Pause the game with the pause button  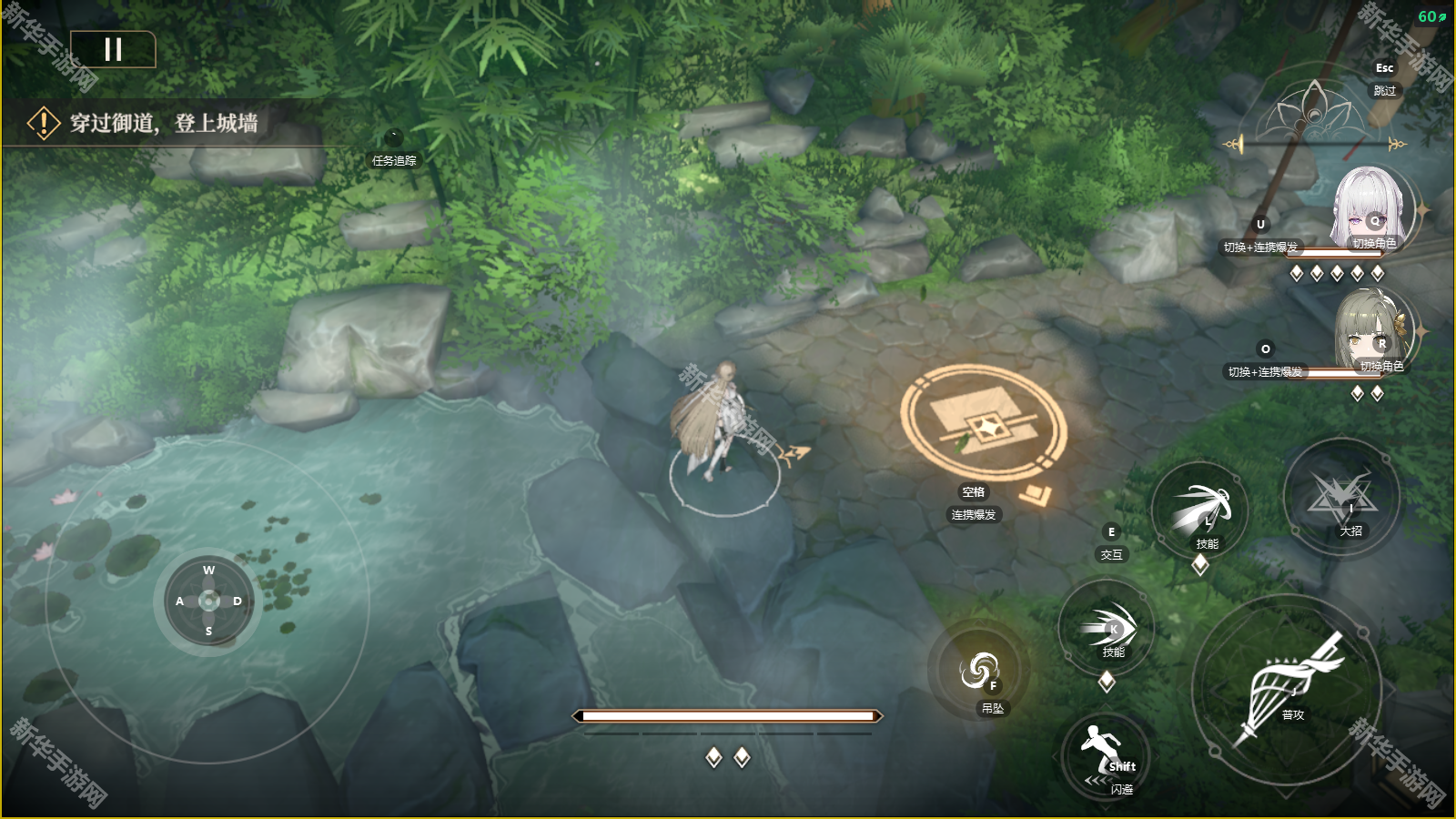point(113,49)
